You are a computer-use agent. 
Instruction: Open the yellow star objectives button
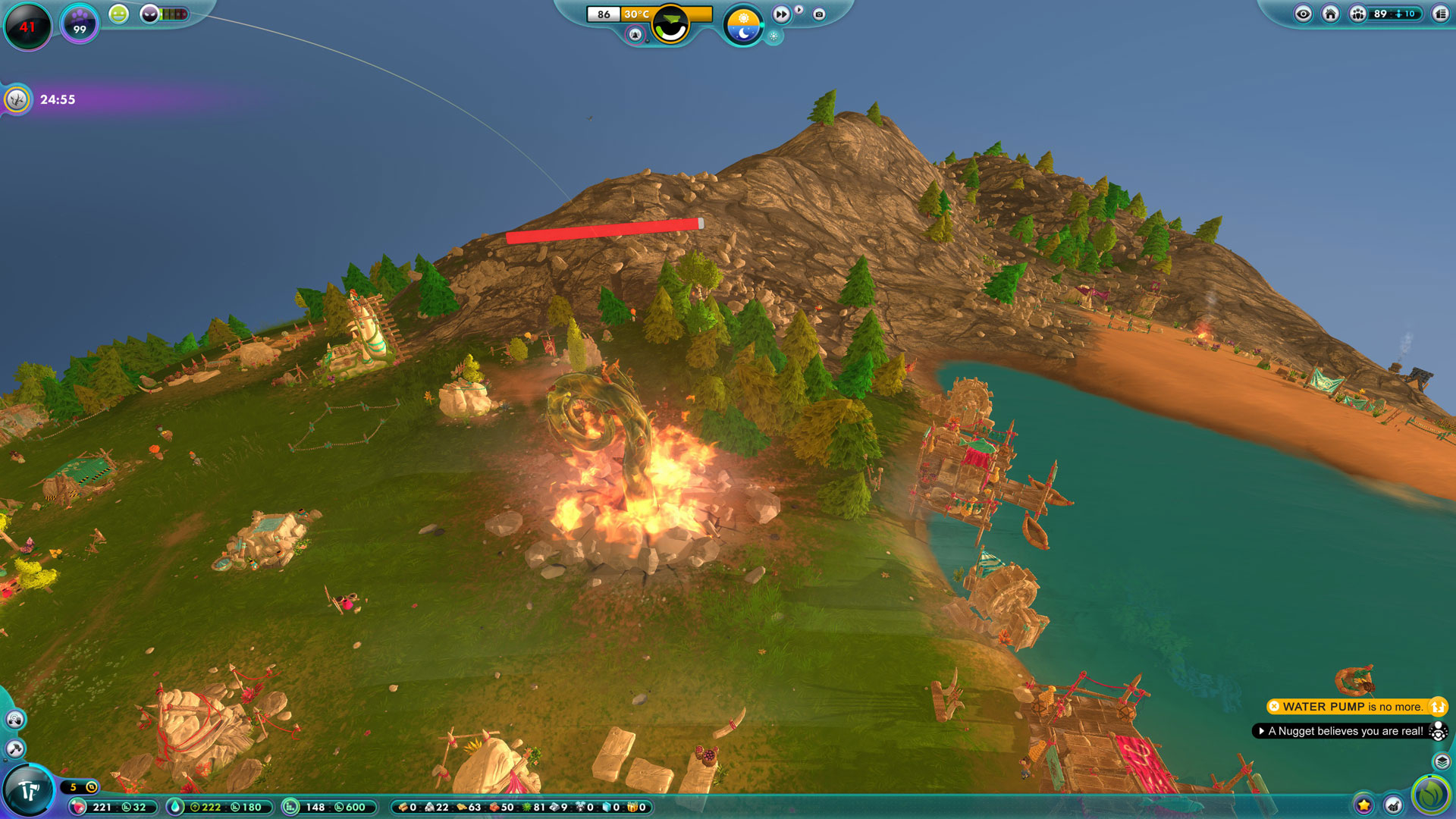pyautogui.click(x=1363, y=805)
